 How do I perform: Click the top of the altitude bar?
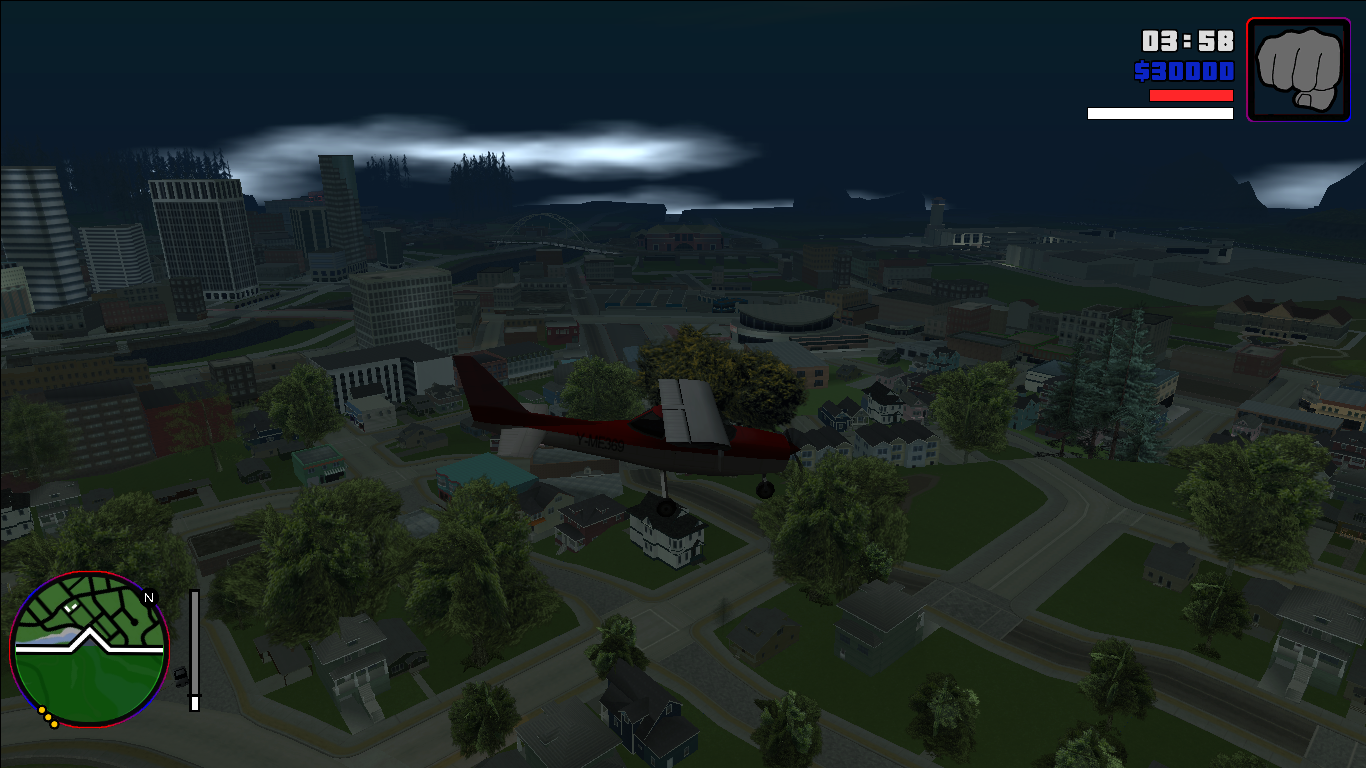click(x=192, y=595)
